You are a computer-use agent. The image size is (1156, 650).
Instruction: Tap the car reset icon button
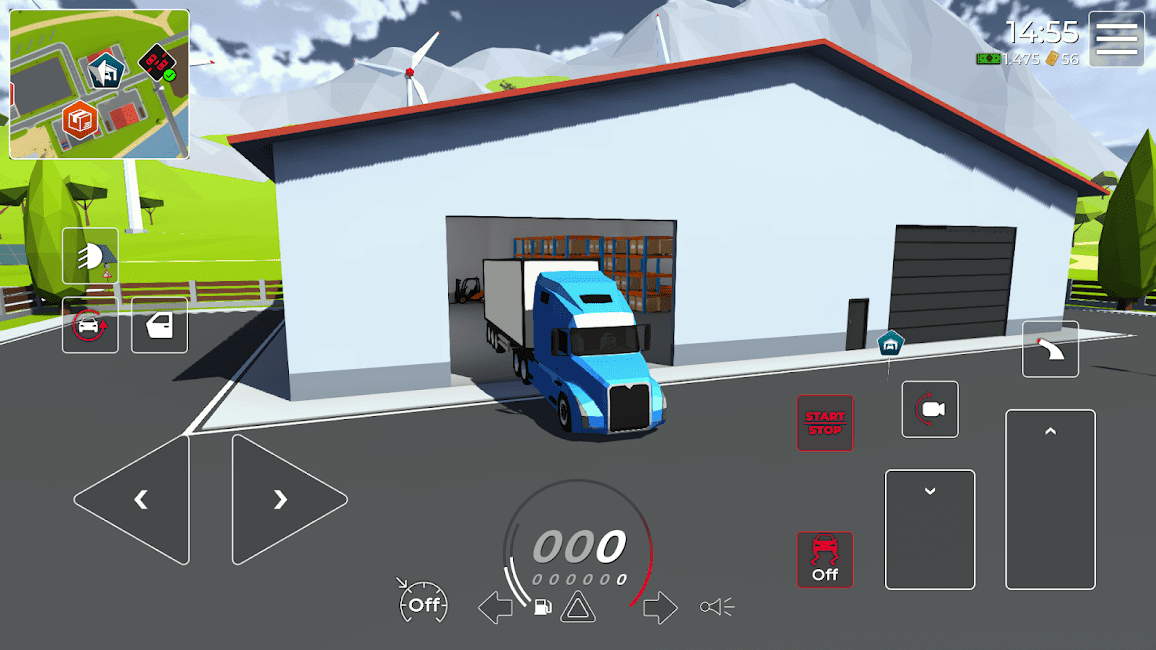click(x=90, y=325)
